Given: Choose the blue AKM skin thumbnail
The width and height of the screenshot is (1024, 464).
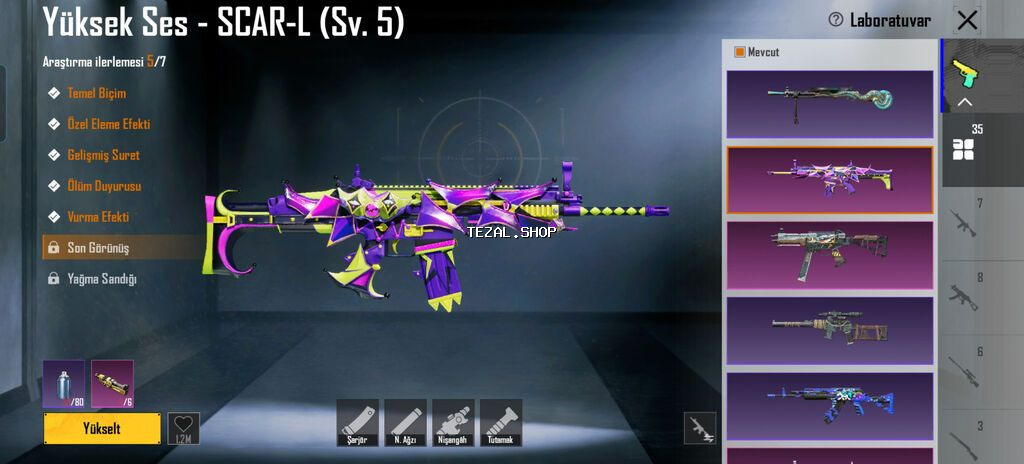Looking at the screenshot, I should (x=829, y=407).
